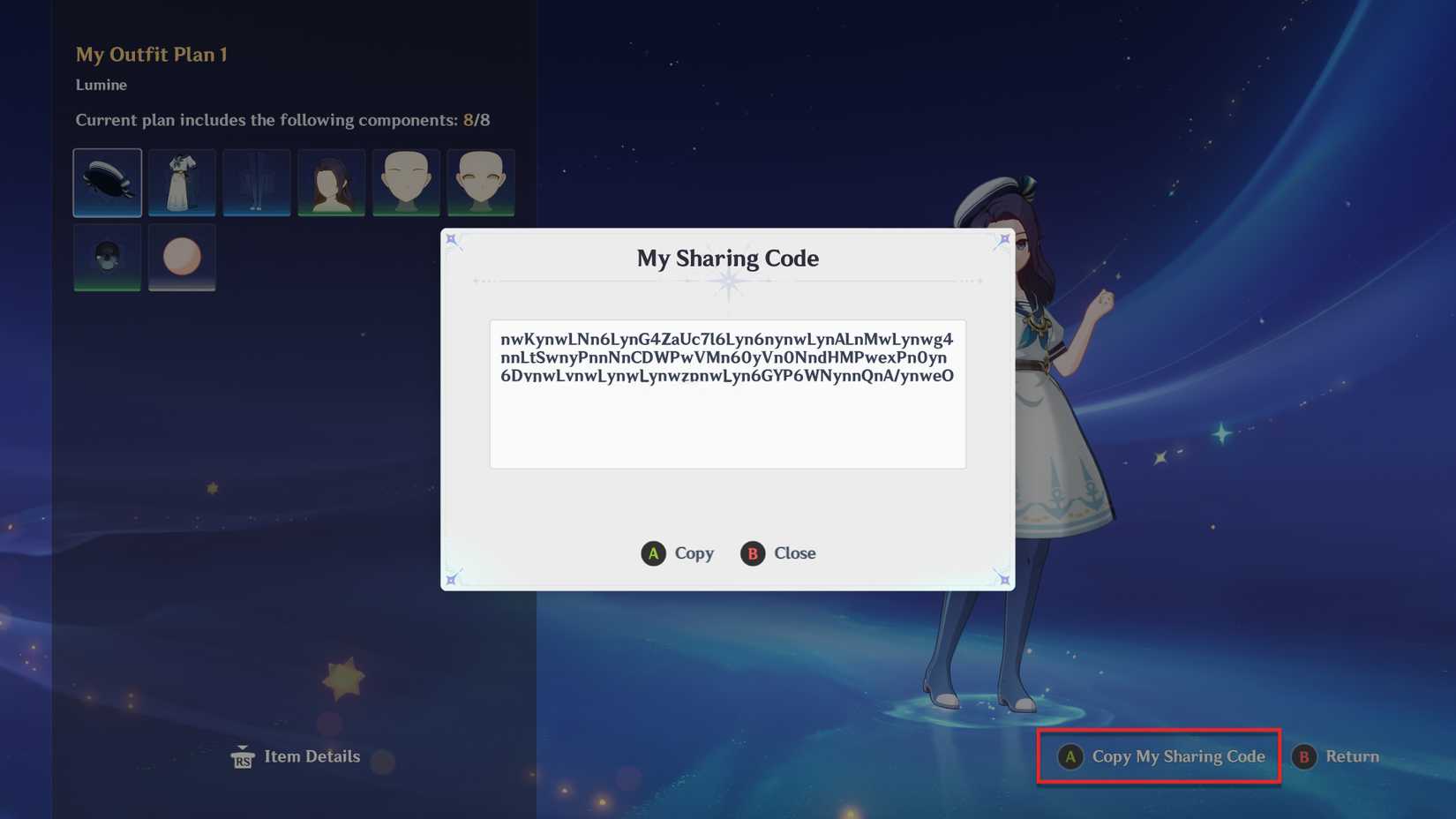
Task: Select the white dress component thumbnail
Action: coord(182,183)
